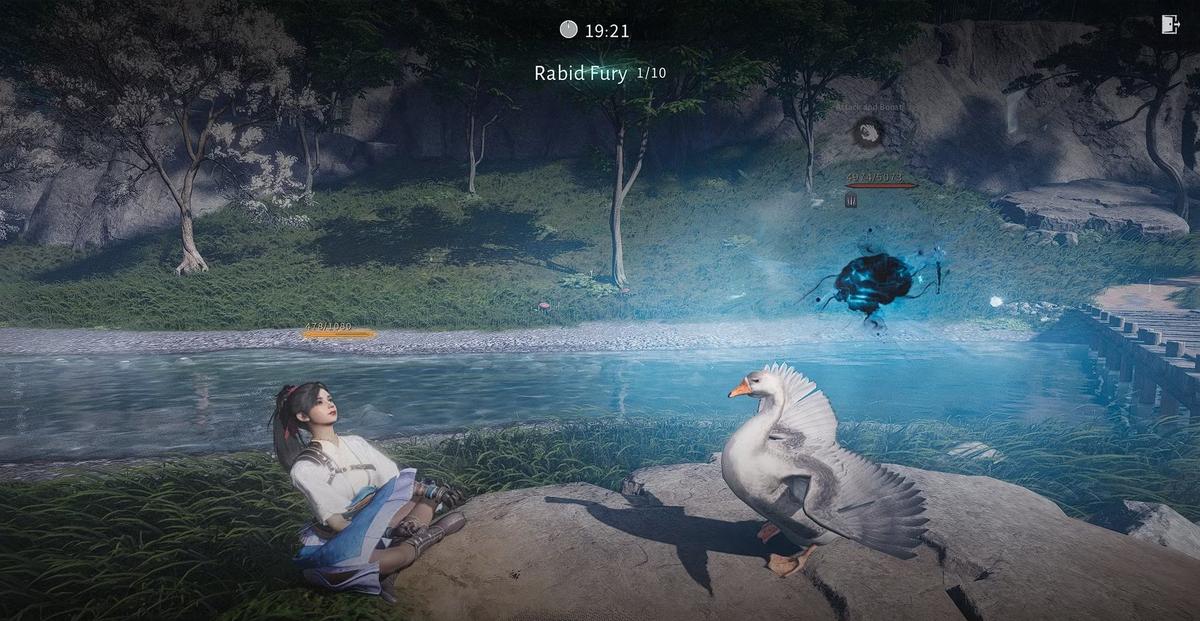Click the Attack and Boost buff icon
Image resolution: width=1200 pixels, height=621 pixels.
pos(868,130)
